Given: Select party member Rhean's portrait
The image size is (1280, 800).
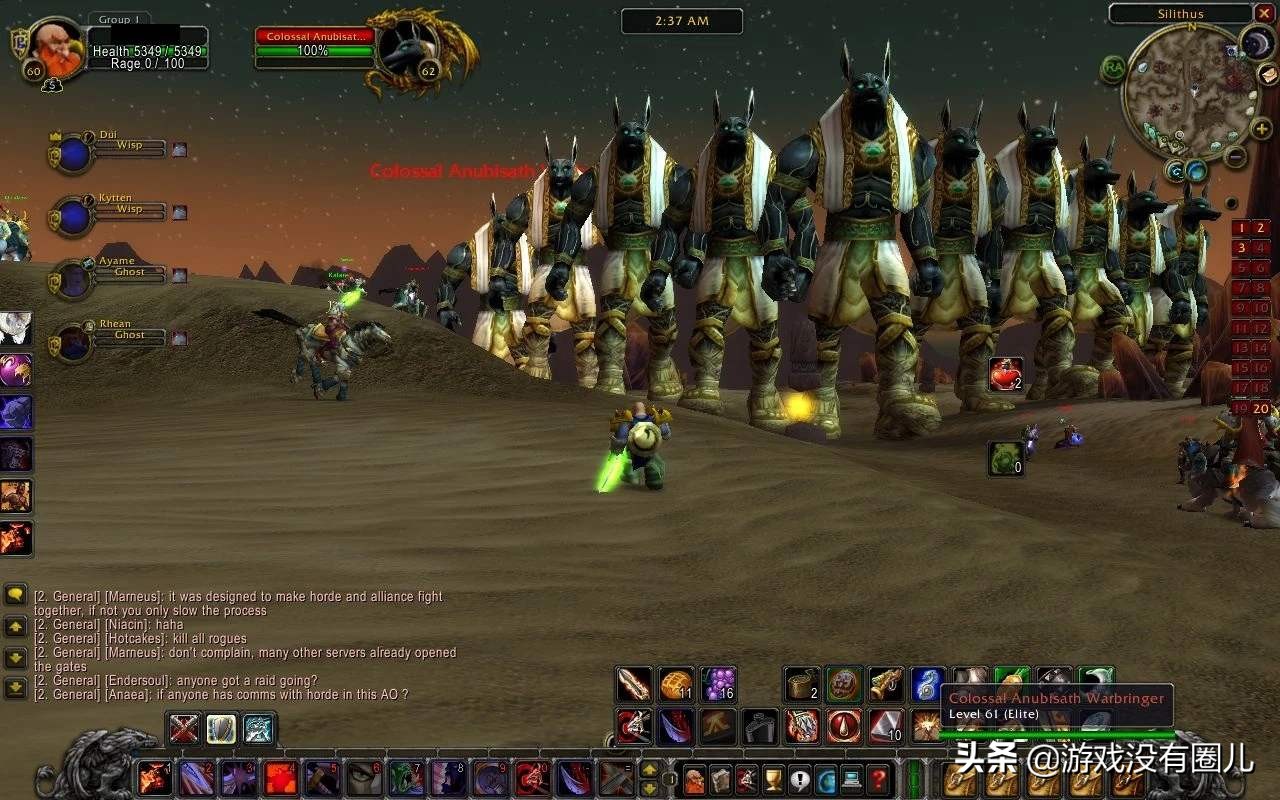Looking at the screenshot, I should click(73, 343).
